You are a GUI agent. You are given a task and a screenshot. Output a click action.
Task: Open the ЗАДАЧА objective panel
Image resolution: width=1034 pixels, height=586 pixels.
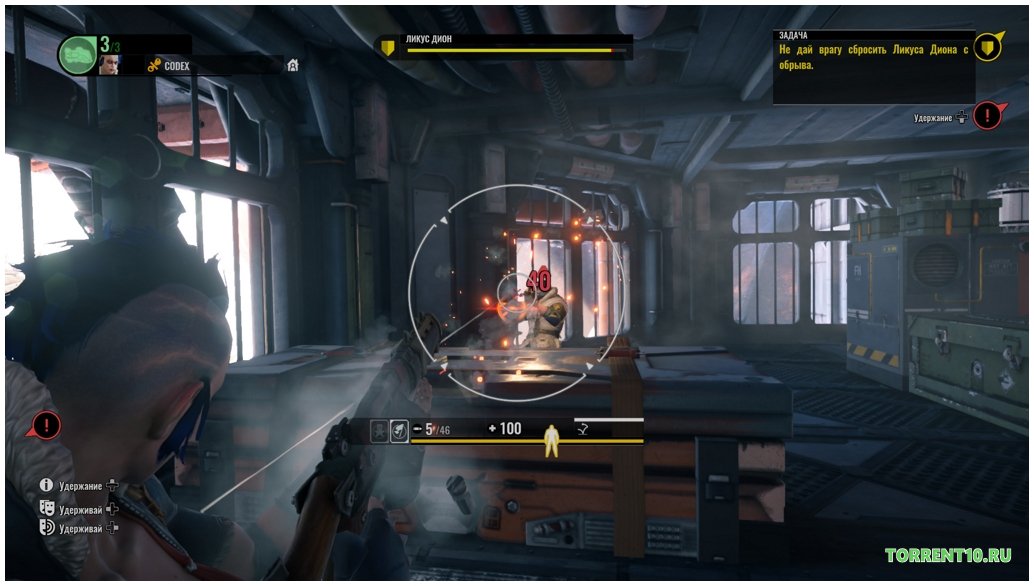tap(870, 66)
